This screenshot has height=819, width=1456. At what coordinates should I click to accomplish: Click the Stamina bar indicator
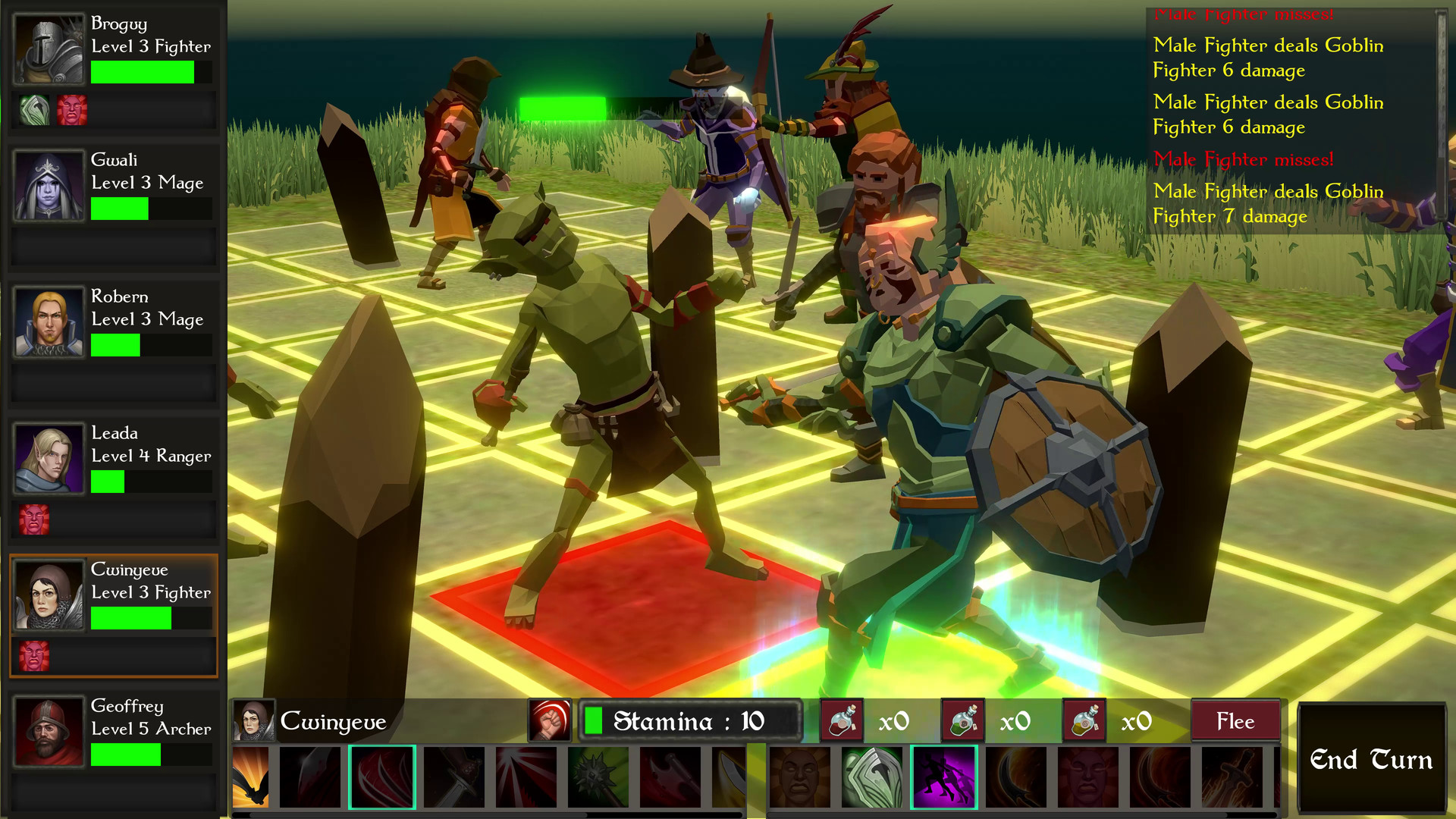(x=690, y=720)
